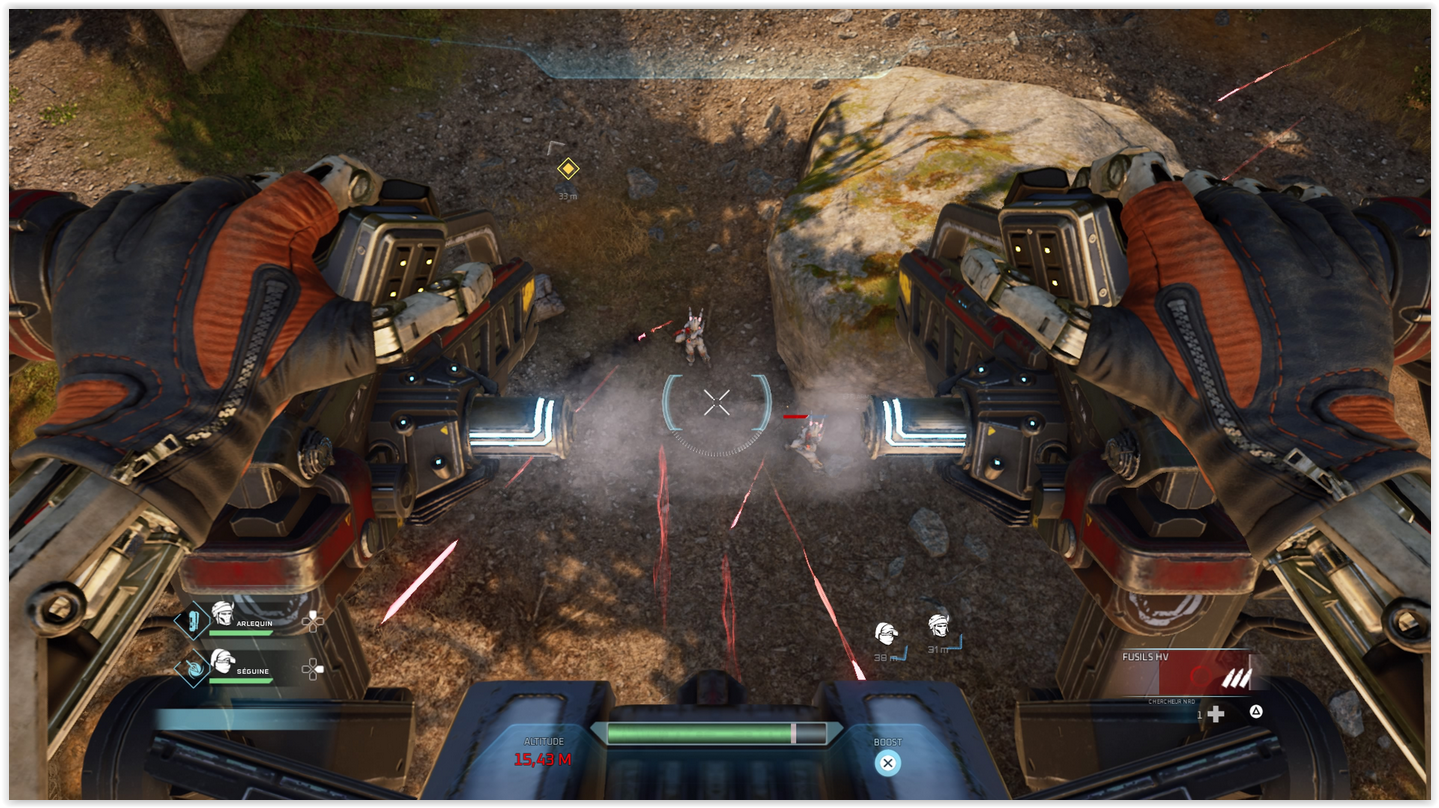The image size is (1439, 808).
Task: Click the teammate marker at 31 m
Action: coord(937,626)
